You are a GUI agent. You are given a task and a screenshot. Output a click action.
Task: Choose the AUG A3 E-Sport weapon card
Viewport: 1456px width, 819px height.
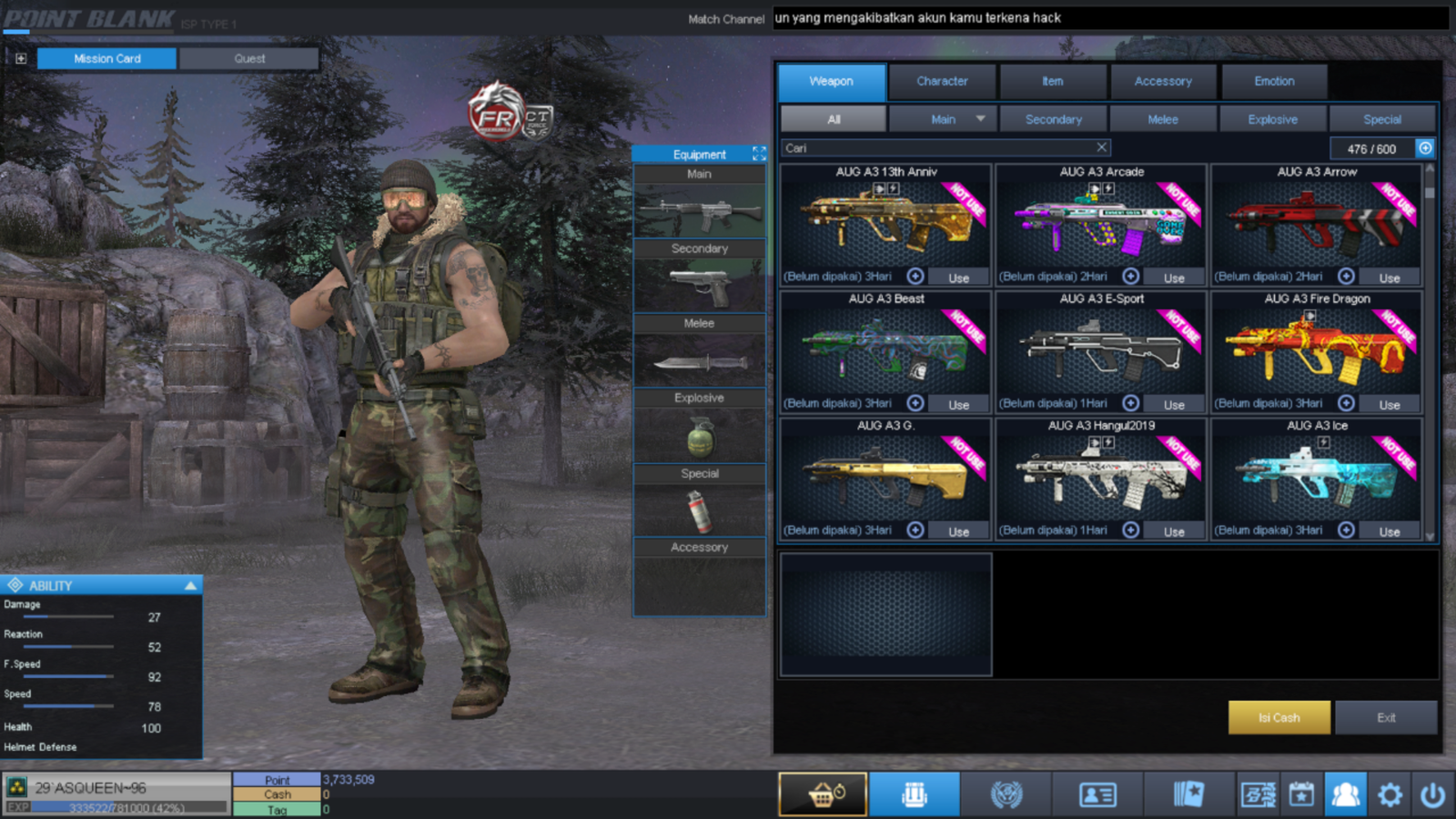pyautogui.click(x=1101, y=350)
